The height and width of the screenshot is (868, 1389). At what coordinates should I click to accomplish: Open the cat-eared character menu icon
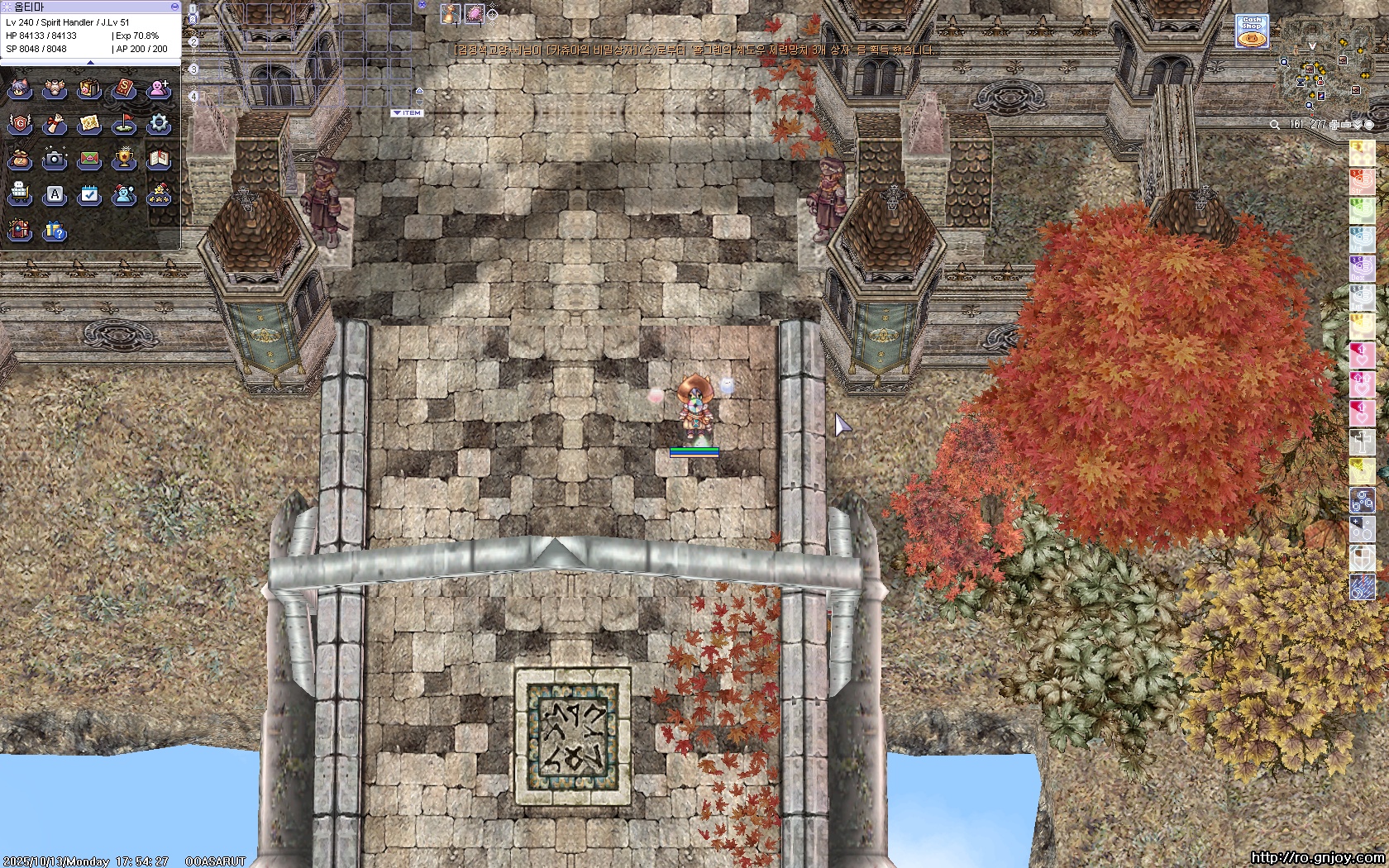20,89
